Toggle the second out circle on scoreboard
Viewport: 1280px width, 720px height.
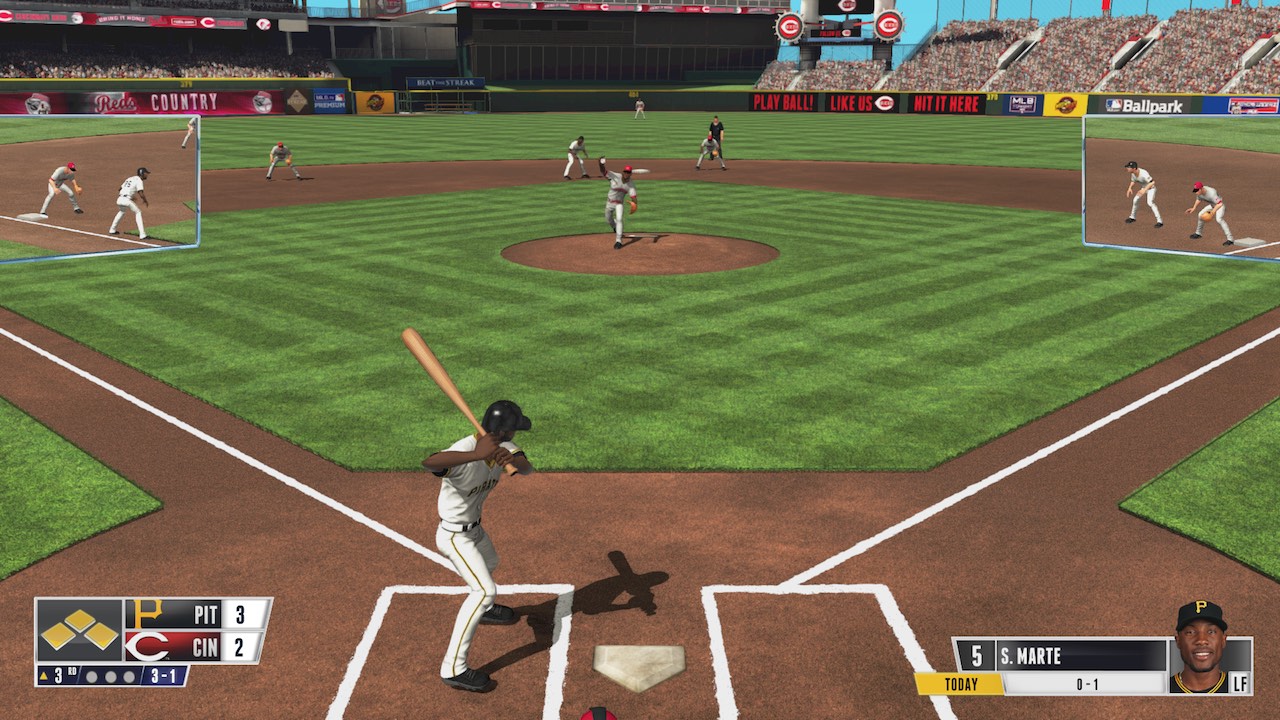[111, 677]
